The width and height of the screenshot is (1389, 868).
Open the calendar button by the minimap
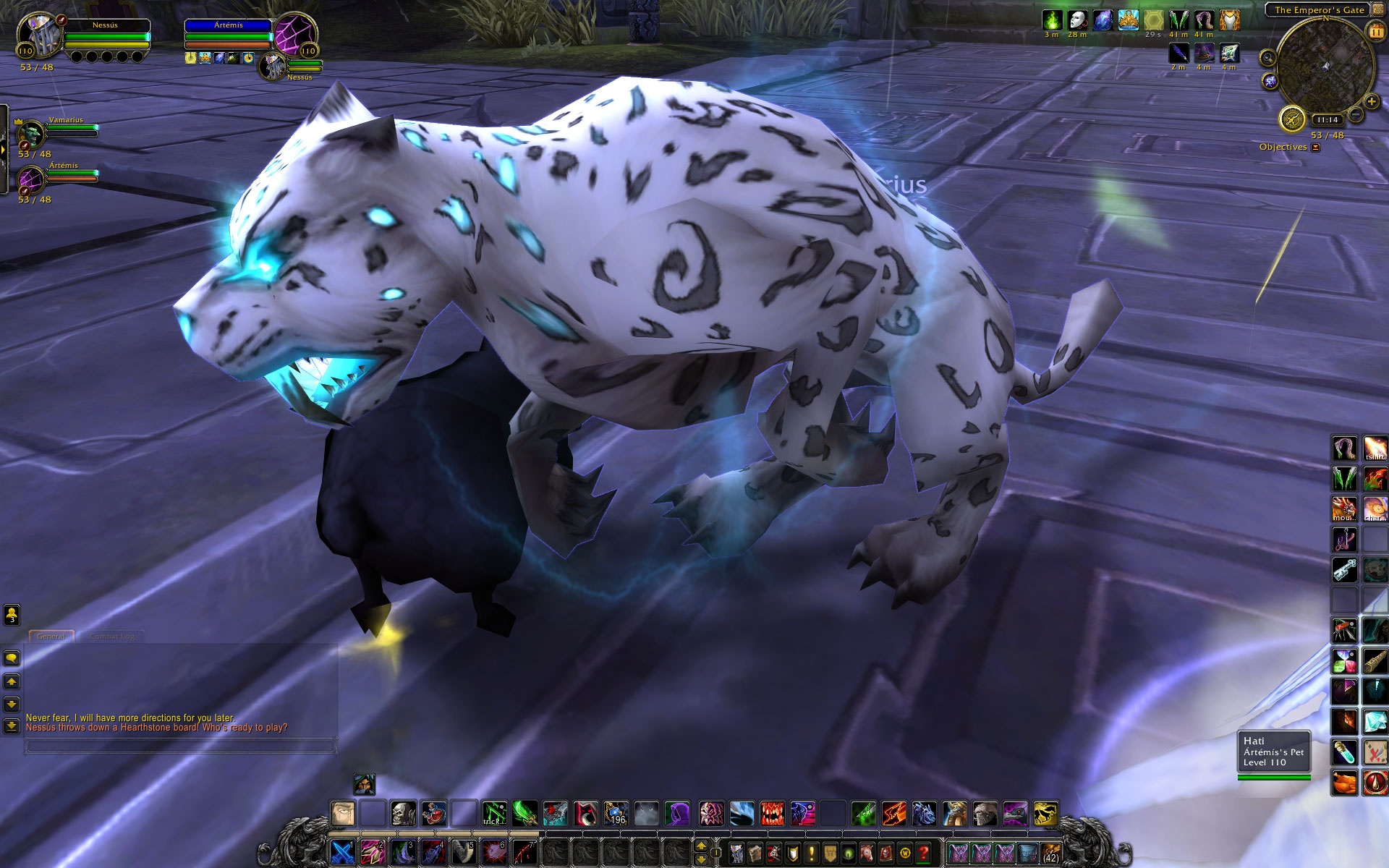click(x=1375, y=32)
